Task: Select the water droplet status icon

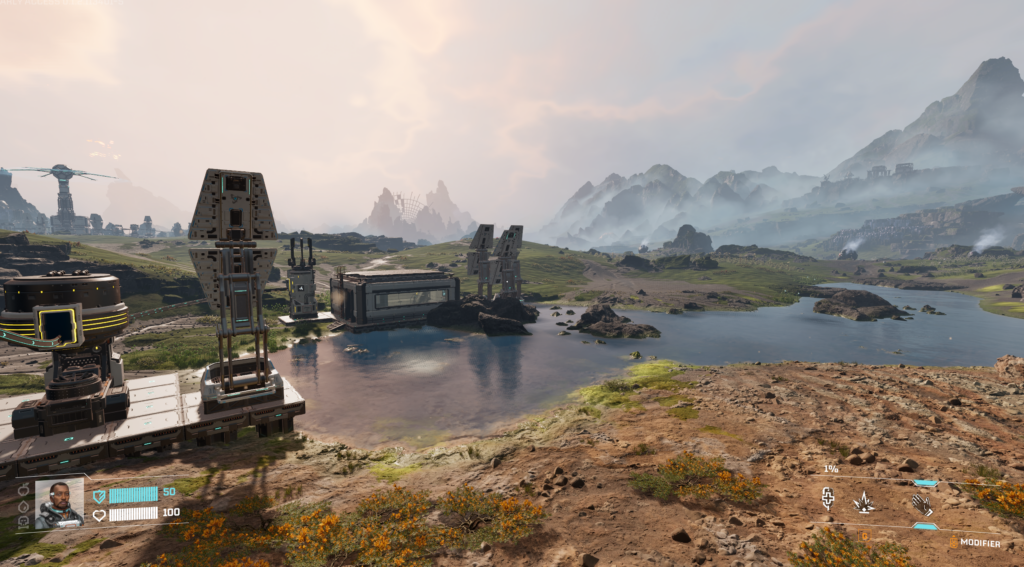Action: 23,505
